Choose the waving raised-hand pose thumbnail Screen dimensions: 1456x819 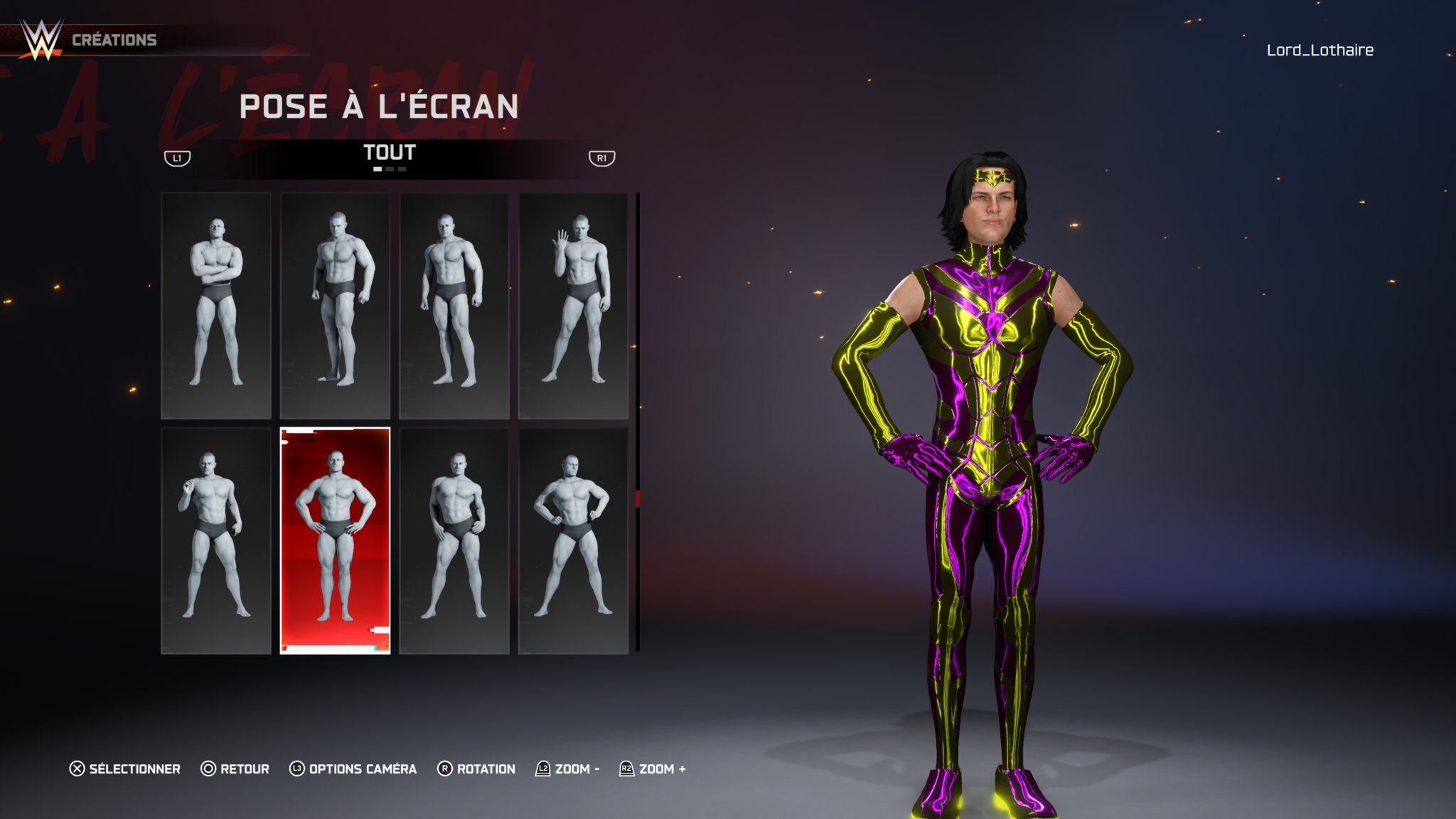pos(573,306)
